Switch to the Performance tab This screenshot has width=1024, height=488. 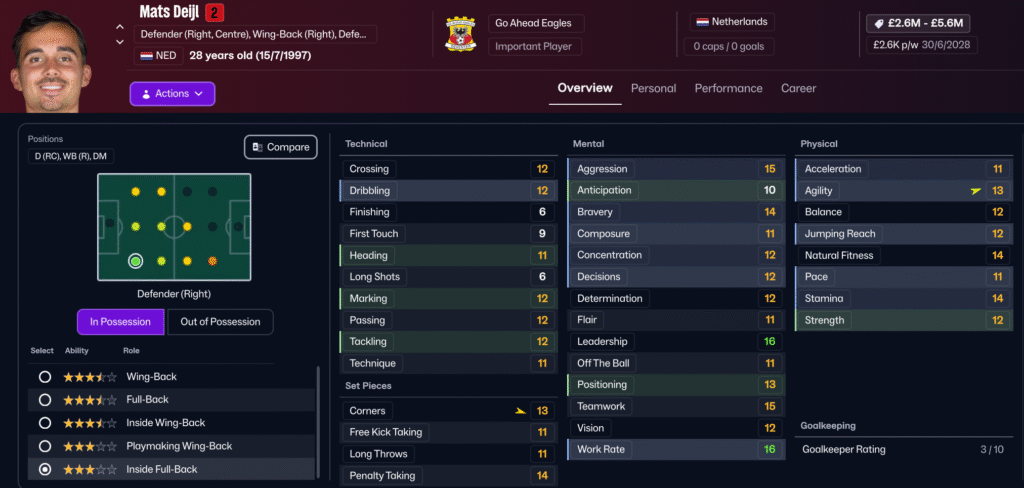point(728,88)
